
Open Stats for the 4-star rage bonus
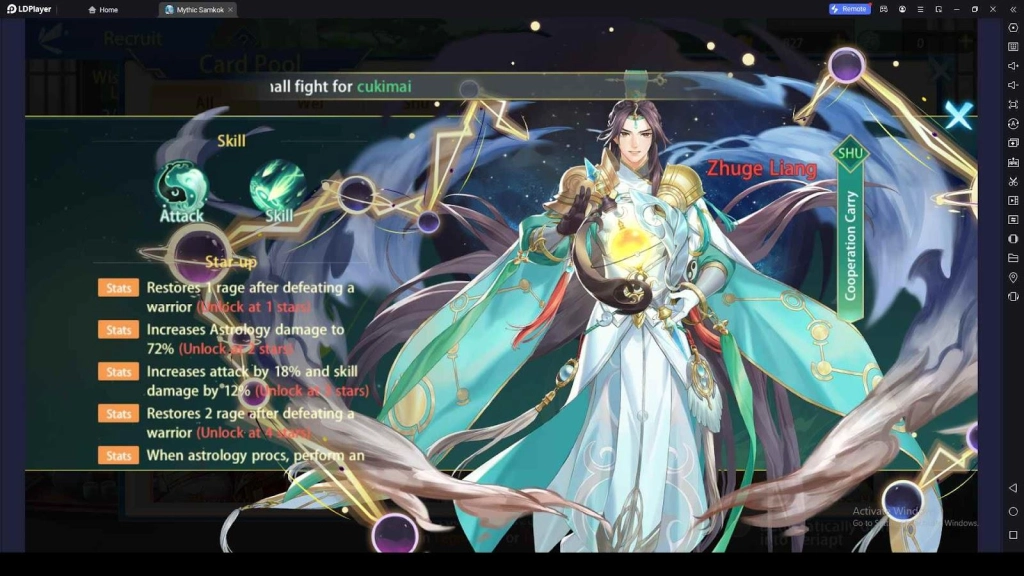click(x=118, y=414)
